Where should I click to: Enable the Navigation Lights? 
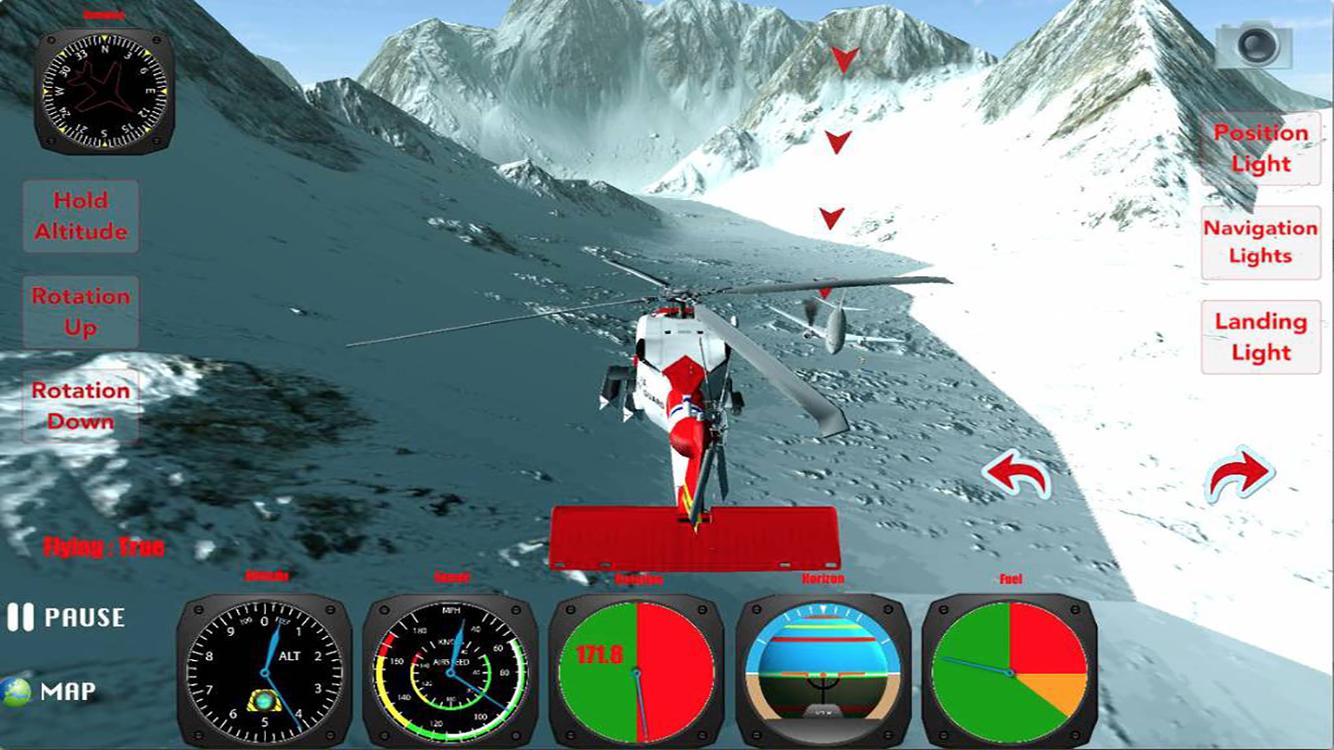click(1260, 243)
